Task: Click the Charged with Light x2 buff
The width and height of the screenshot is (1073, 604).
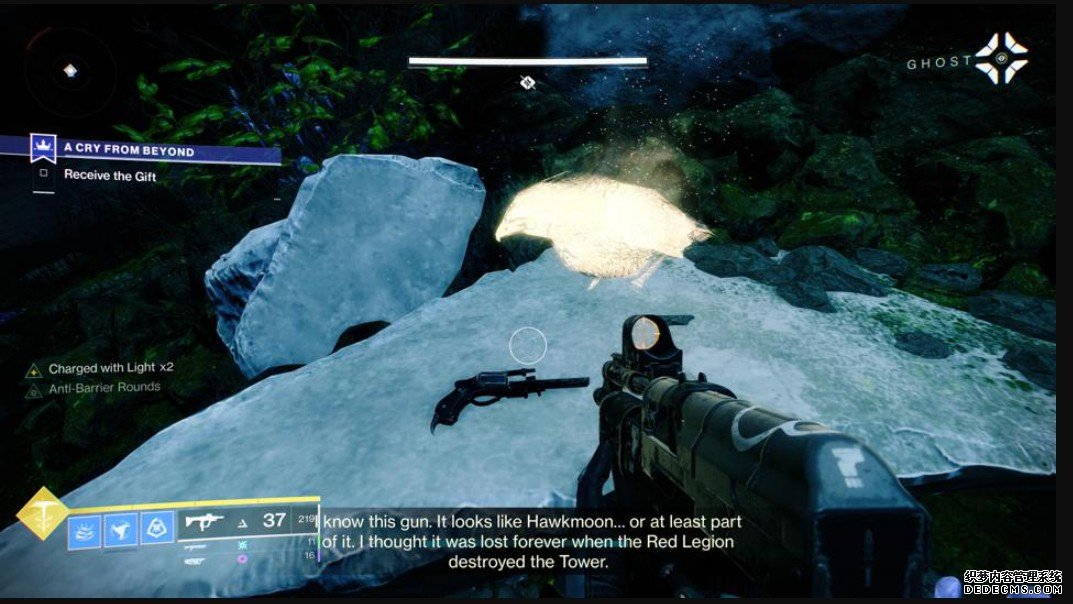Action: click(x=110, y=369)
